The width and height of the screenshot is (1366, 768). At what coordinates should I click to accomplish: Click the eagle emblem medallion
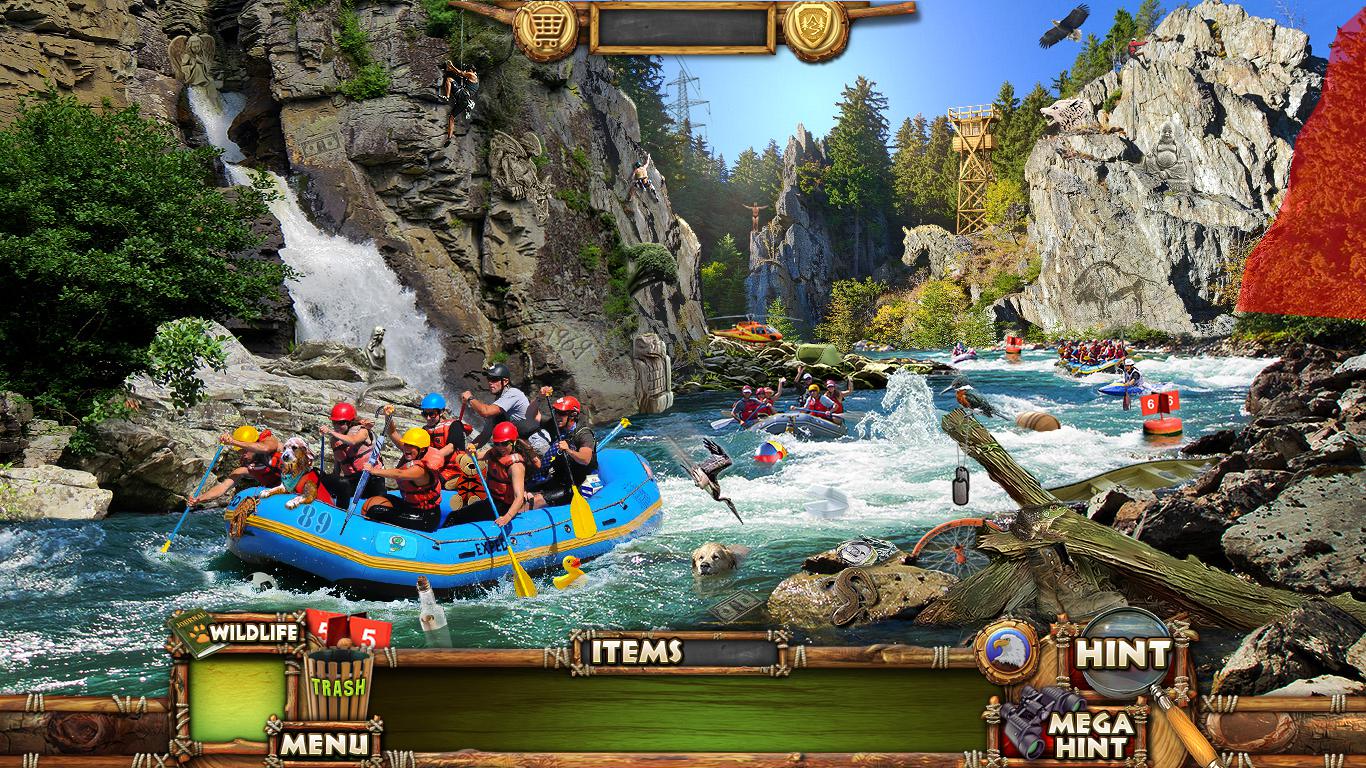coord(1006,652)
